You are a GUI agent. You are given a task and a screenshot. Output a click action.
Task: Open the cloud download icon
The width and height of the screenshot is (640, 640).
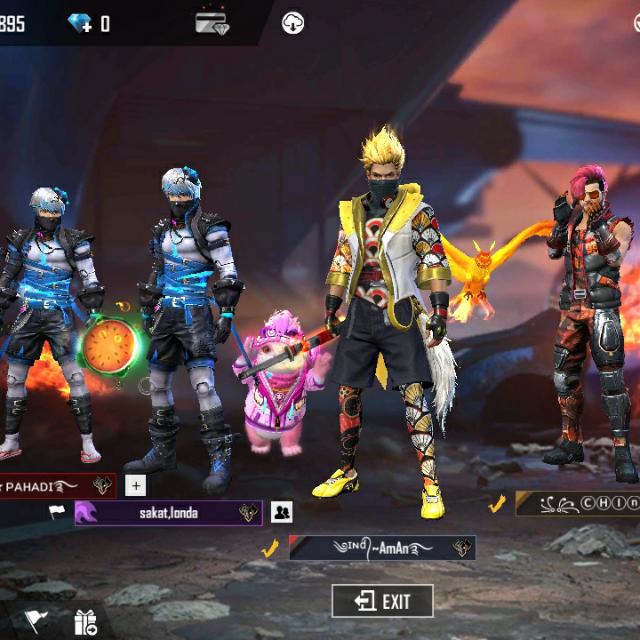[293, 23]
